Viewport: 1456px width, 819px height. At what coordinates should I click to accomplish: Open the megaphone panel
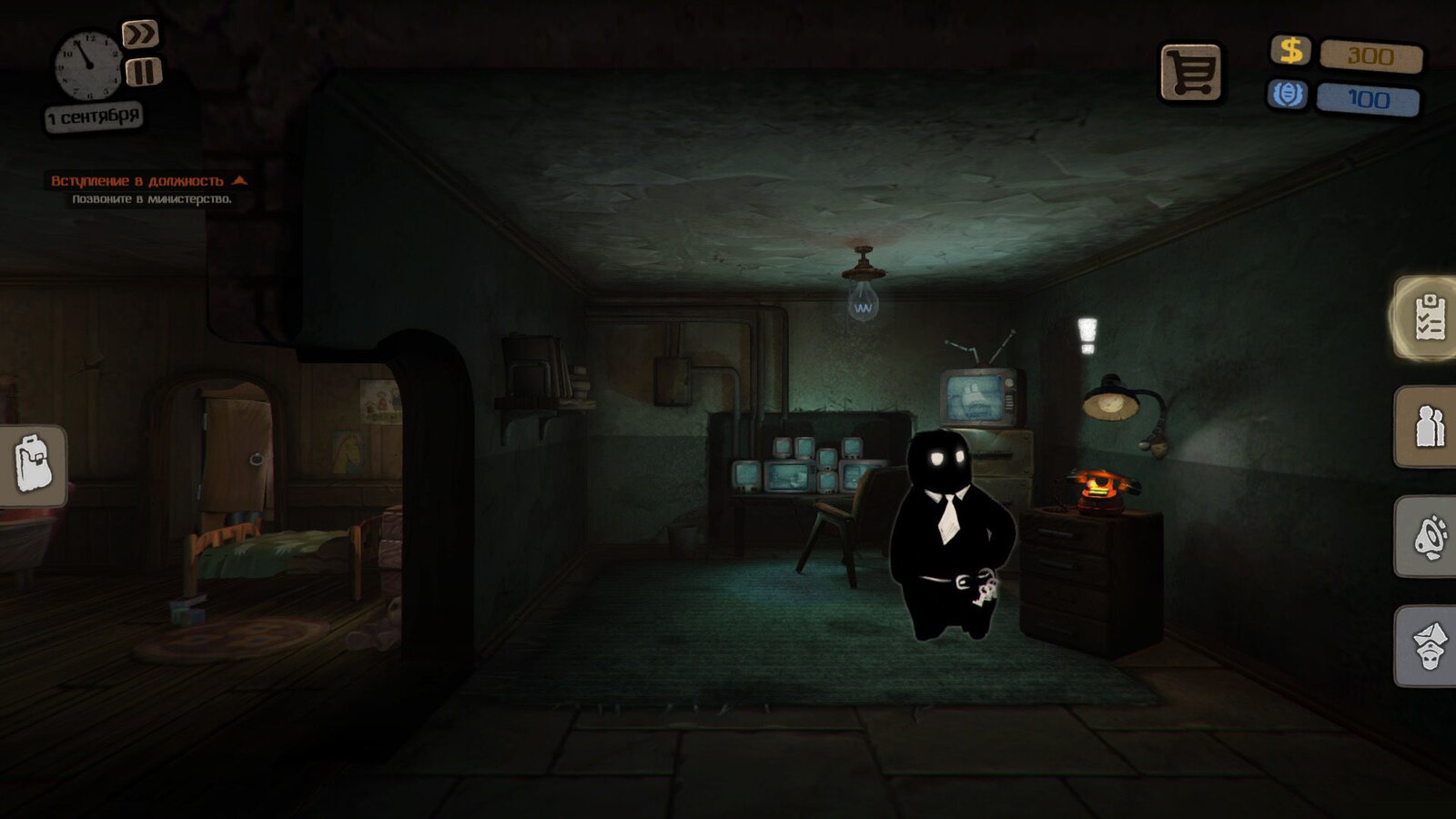(1429, 537)
